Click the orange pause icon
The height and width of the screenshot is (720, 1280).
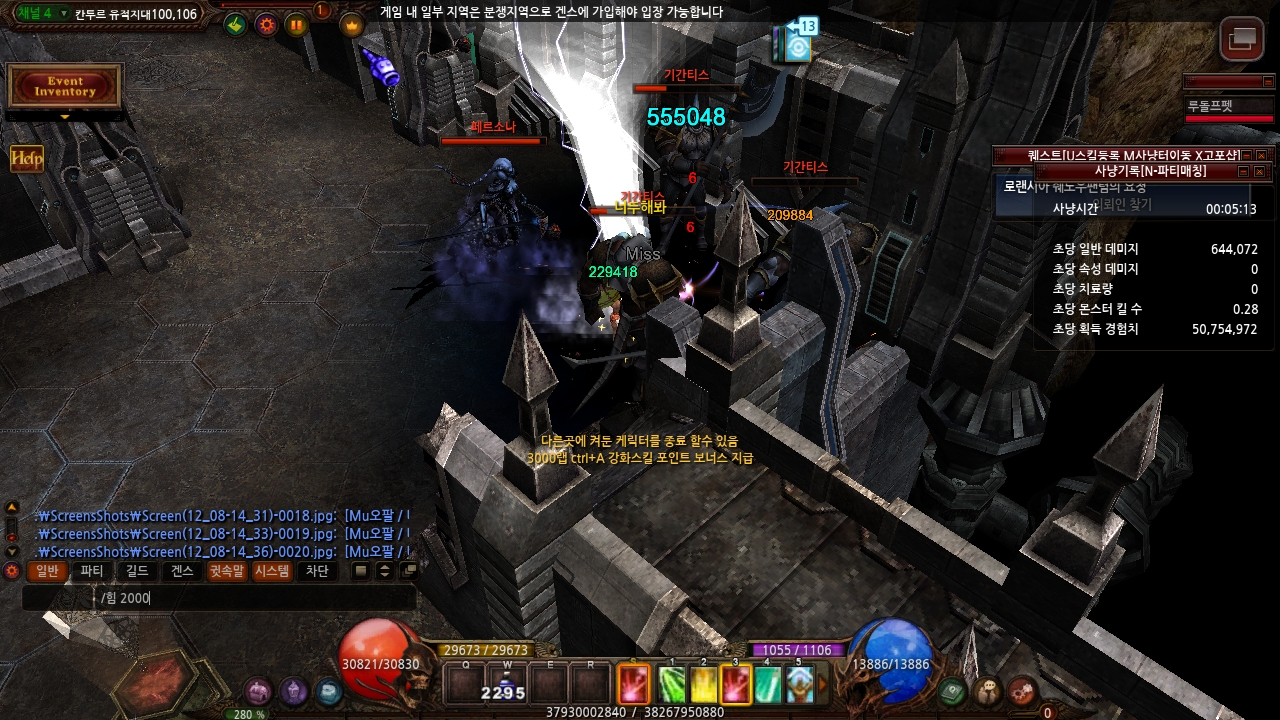tap(297, 25)
